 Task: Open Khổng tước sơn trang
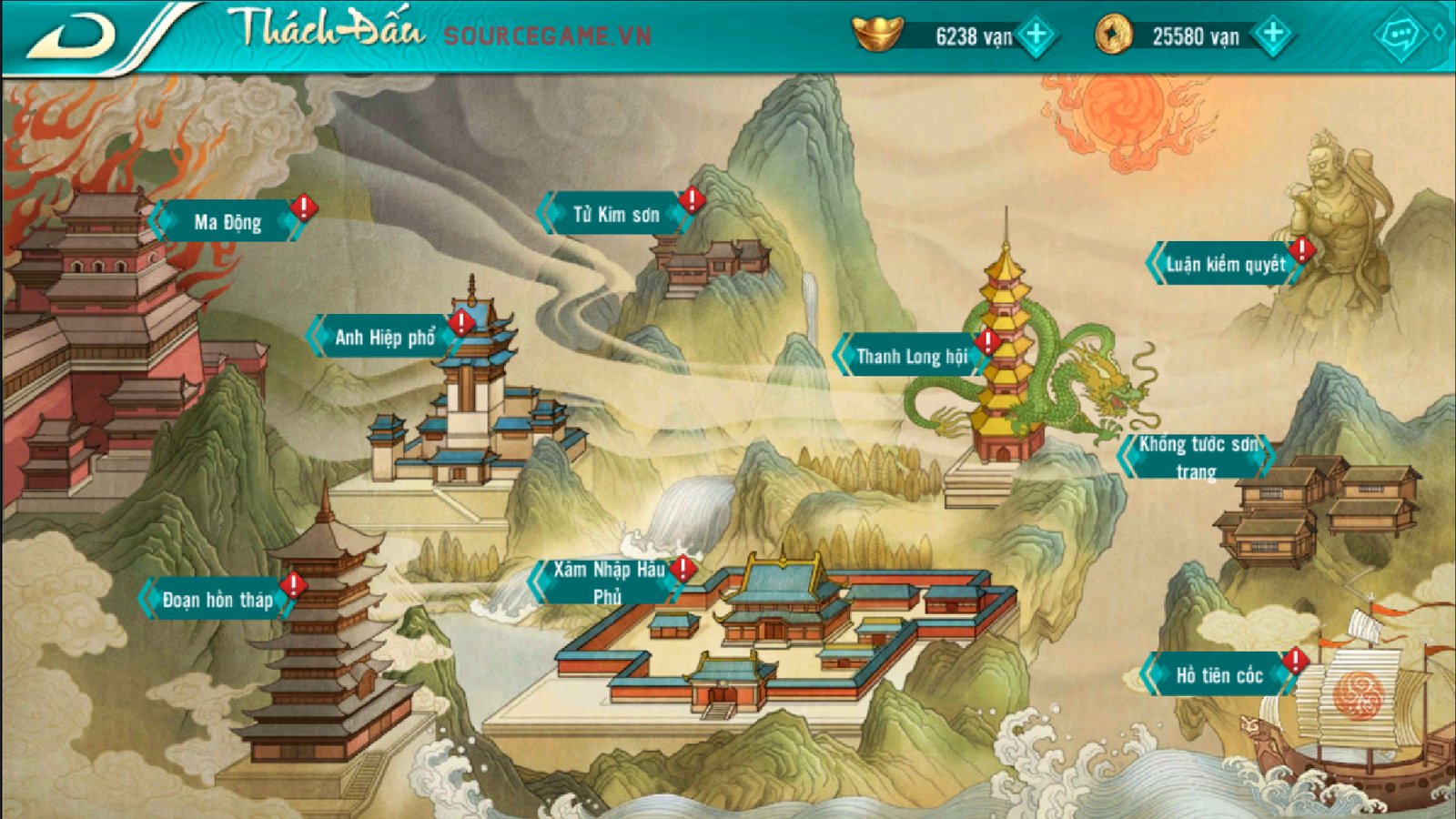1197,457
